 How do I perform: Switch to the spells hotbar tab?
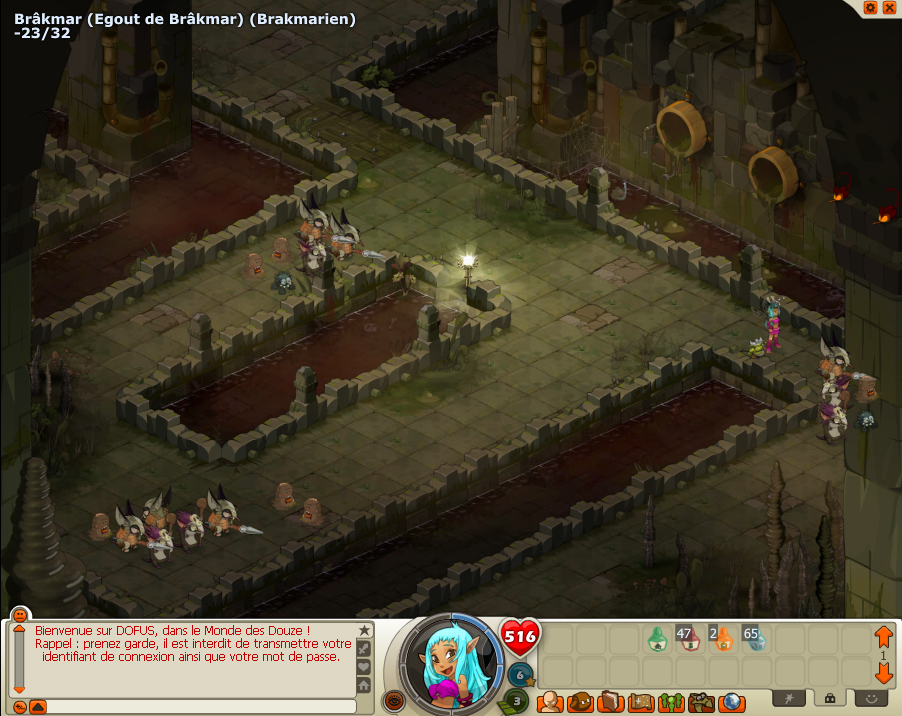[787, 697]
